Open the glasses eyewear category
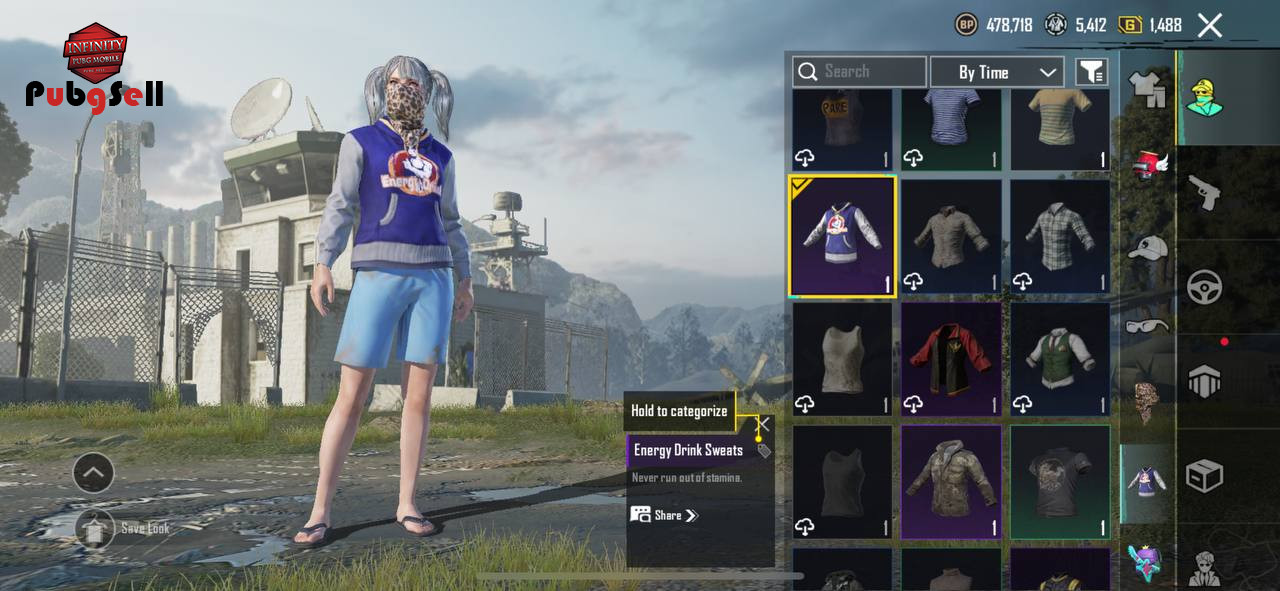This screenshot has height=591, width=1280. tap(1147, 325)
